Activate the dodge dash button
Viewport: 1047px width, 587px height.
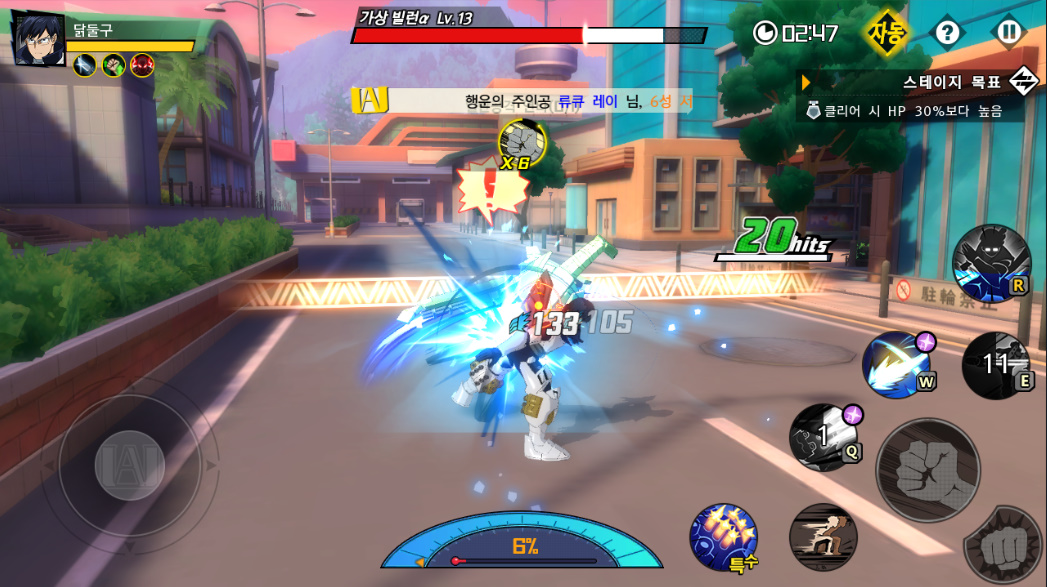(x=823, y=537)
